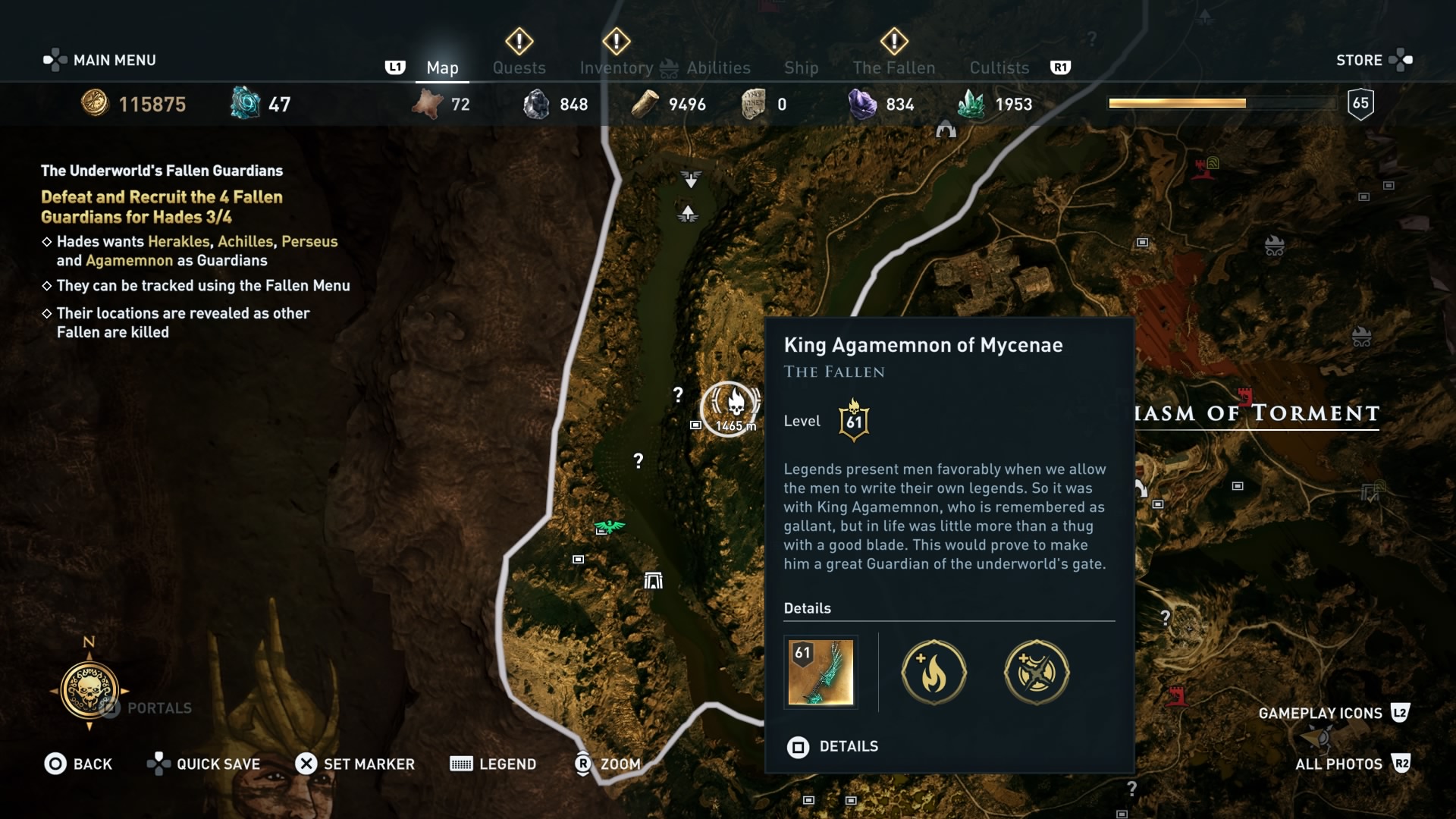Open The Fallen menu tab

[x=894, y=67]
